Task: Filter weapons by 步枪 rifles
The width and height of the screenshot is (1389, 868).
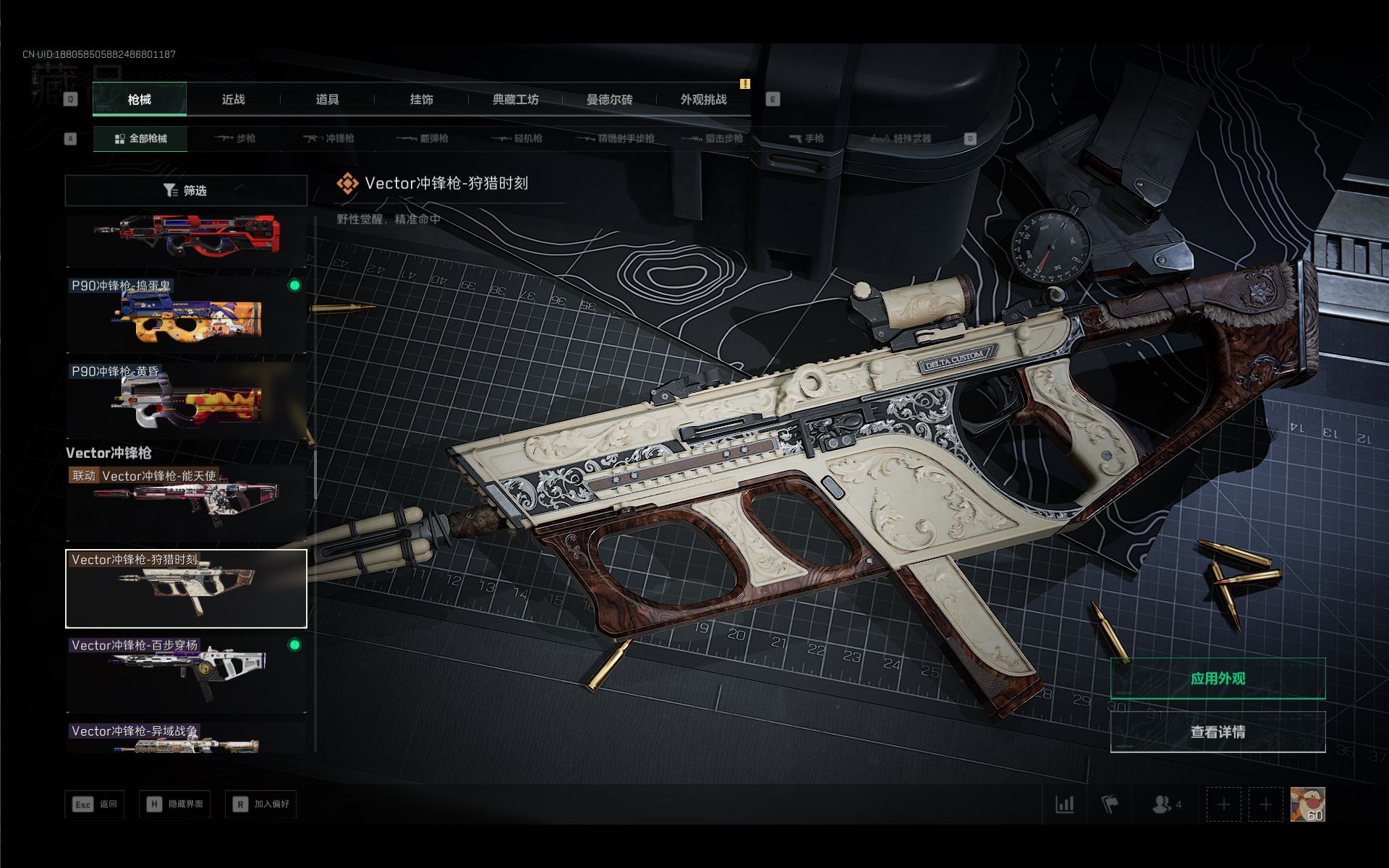Action: click(235, 138)
